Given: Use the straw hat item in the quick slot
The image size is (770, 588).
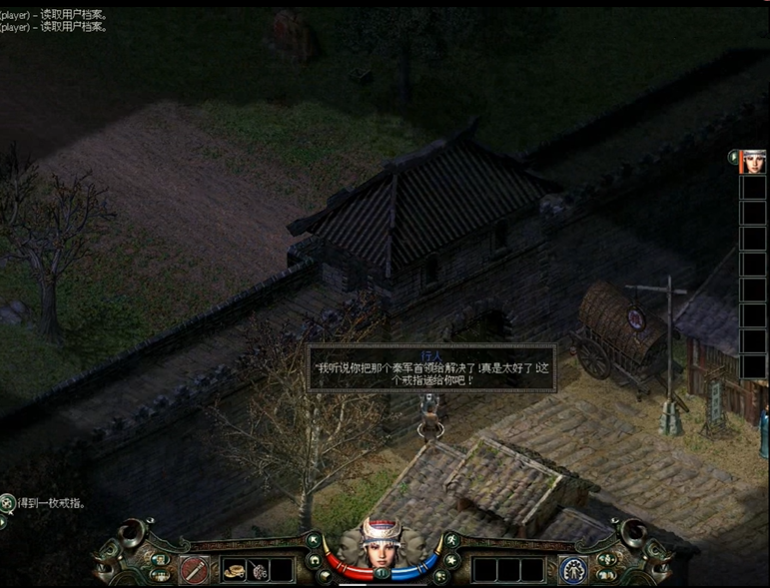Looking at the screenshot, I should point(235,570).
